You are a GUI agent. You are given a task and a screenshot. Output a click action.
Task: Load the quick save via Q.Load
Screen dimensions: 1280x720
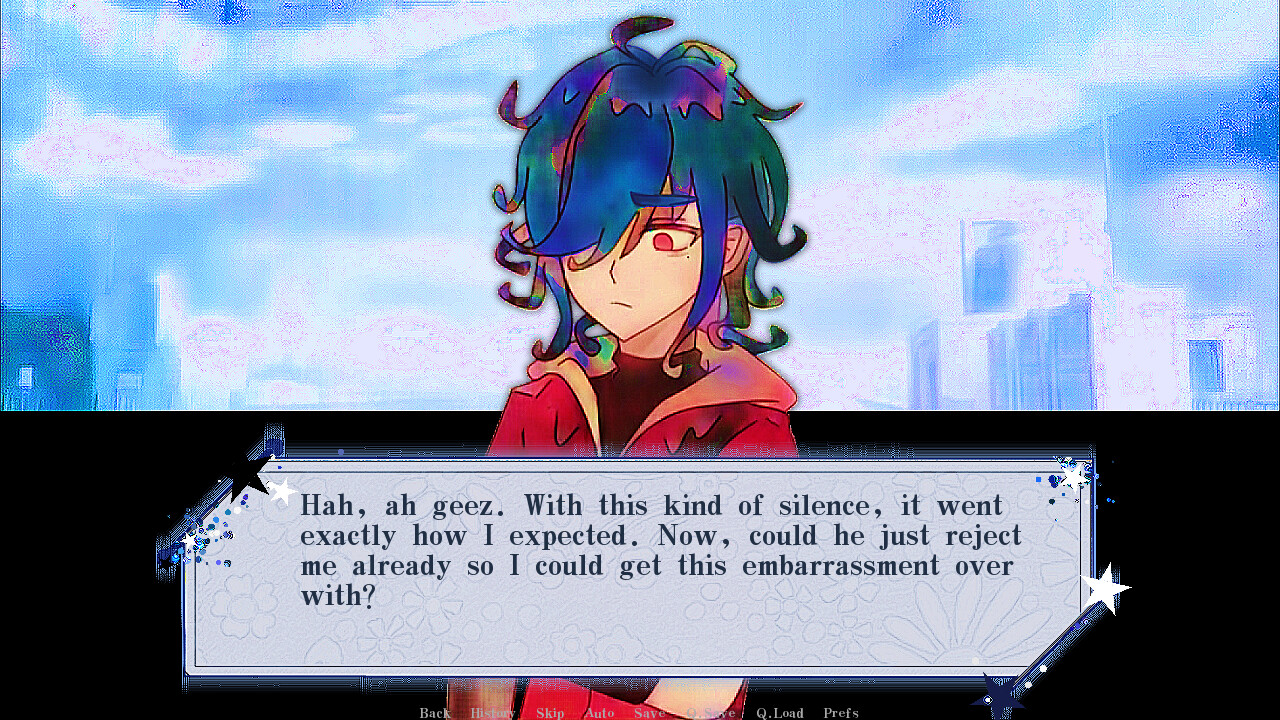pyautogui.click(x=778, y=713)
